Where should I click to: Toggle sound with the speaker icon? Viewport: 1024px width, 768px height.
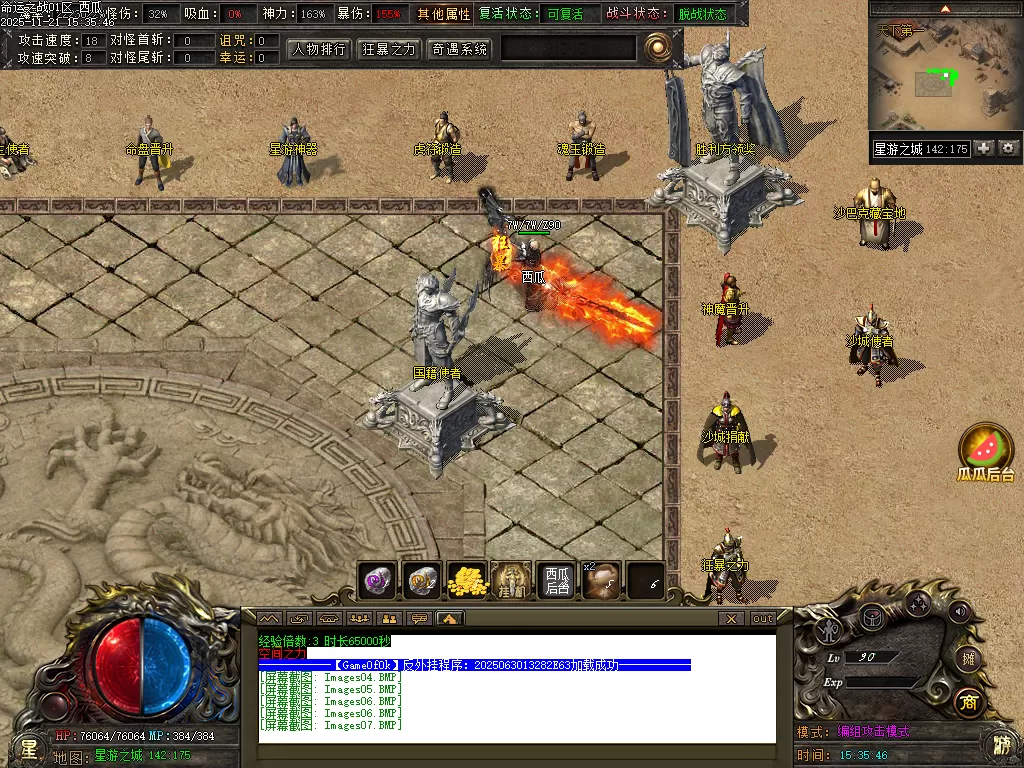pos(959,611)
